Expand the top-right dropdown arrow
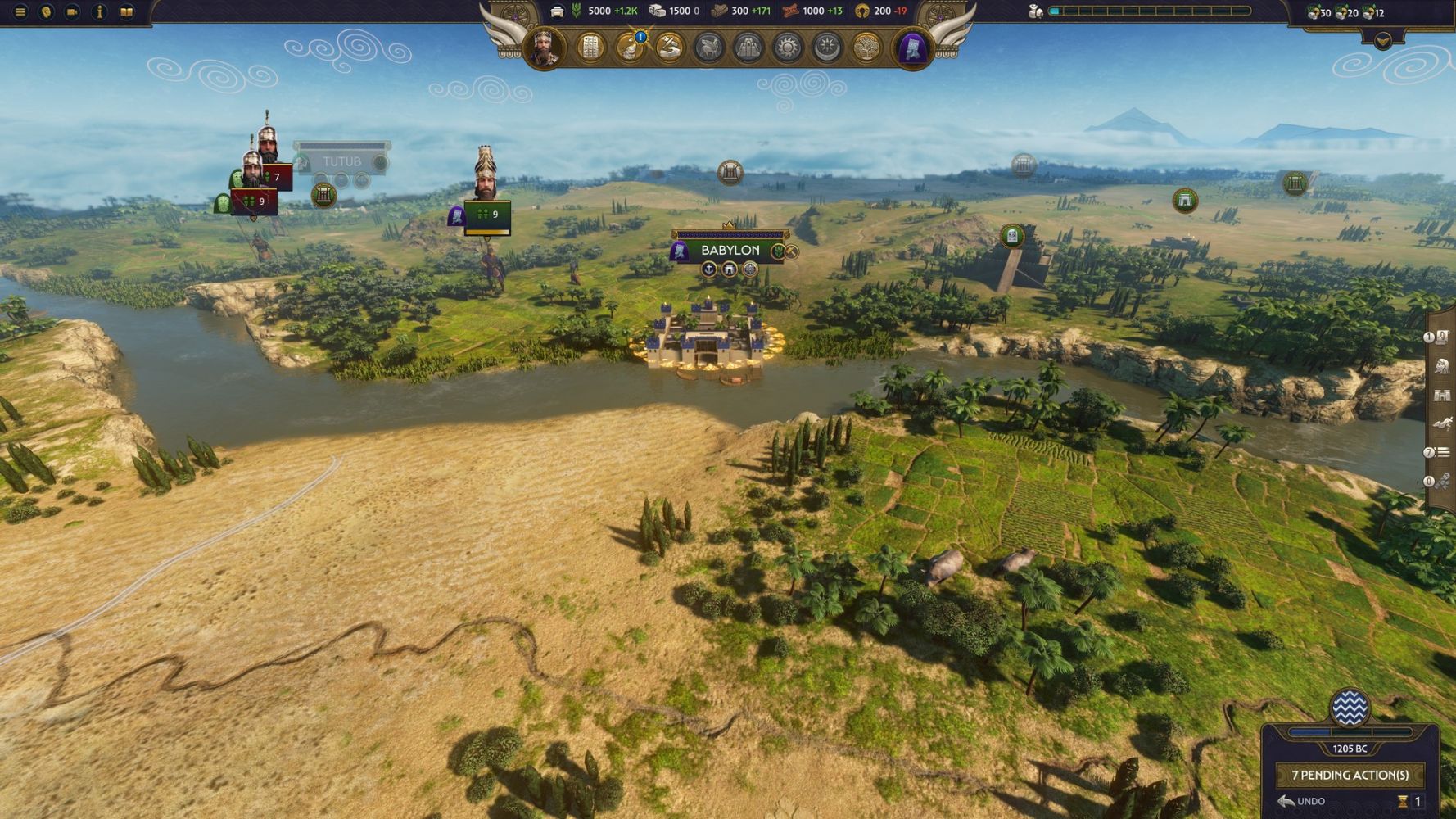This screenshot has height=819, width=1456. (1383, 40)
